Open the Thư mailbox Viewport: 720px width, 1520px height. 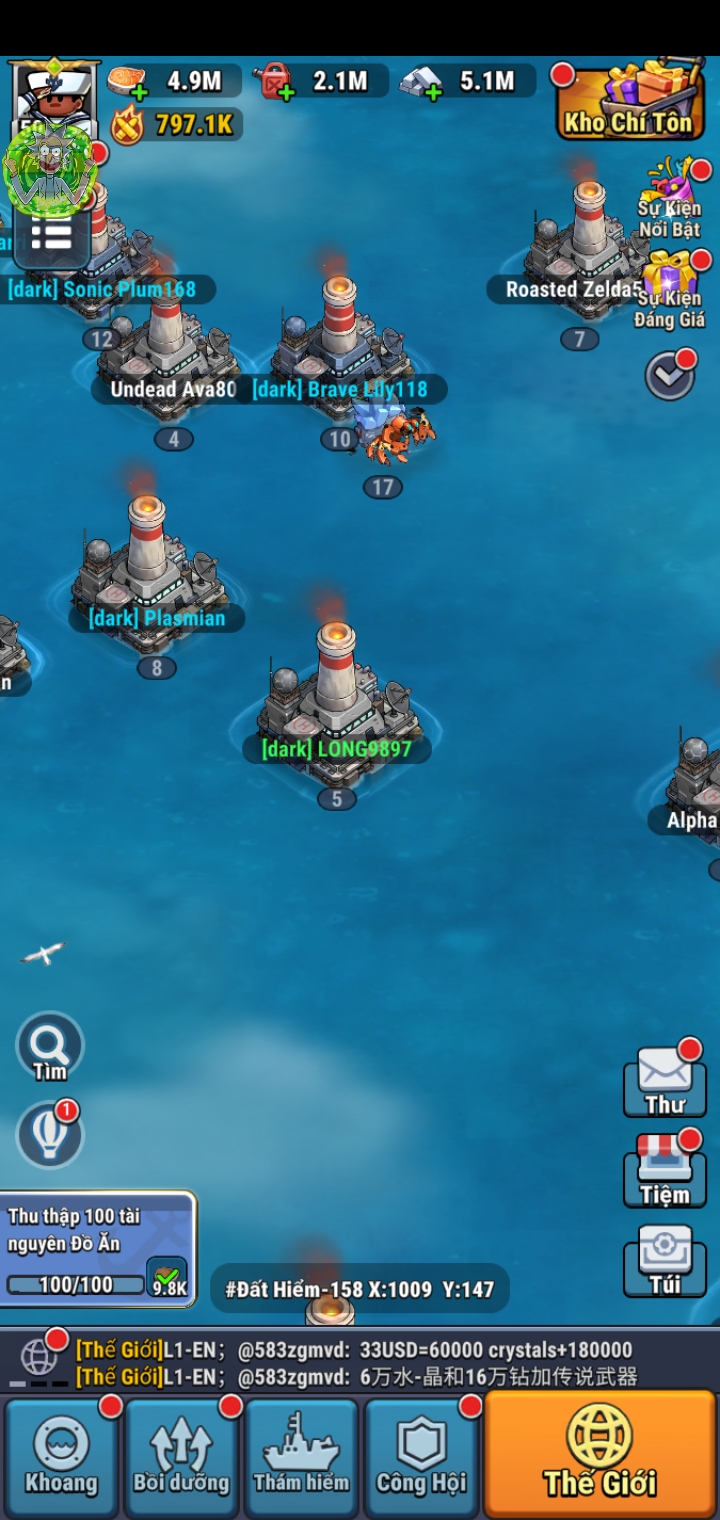[x=665, y=1082]
